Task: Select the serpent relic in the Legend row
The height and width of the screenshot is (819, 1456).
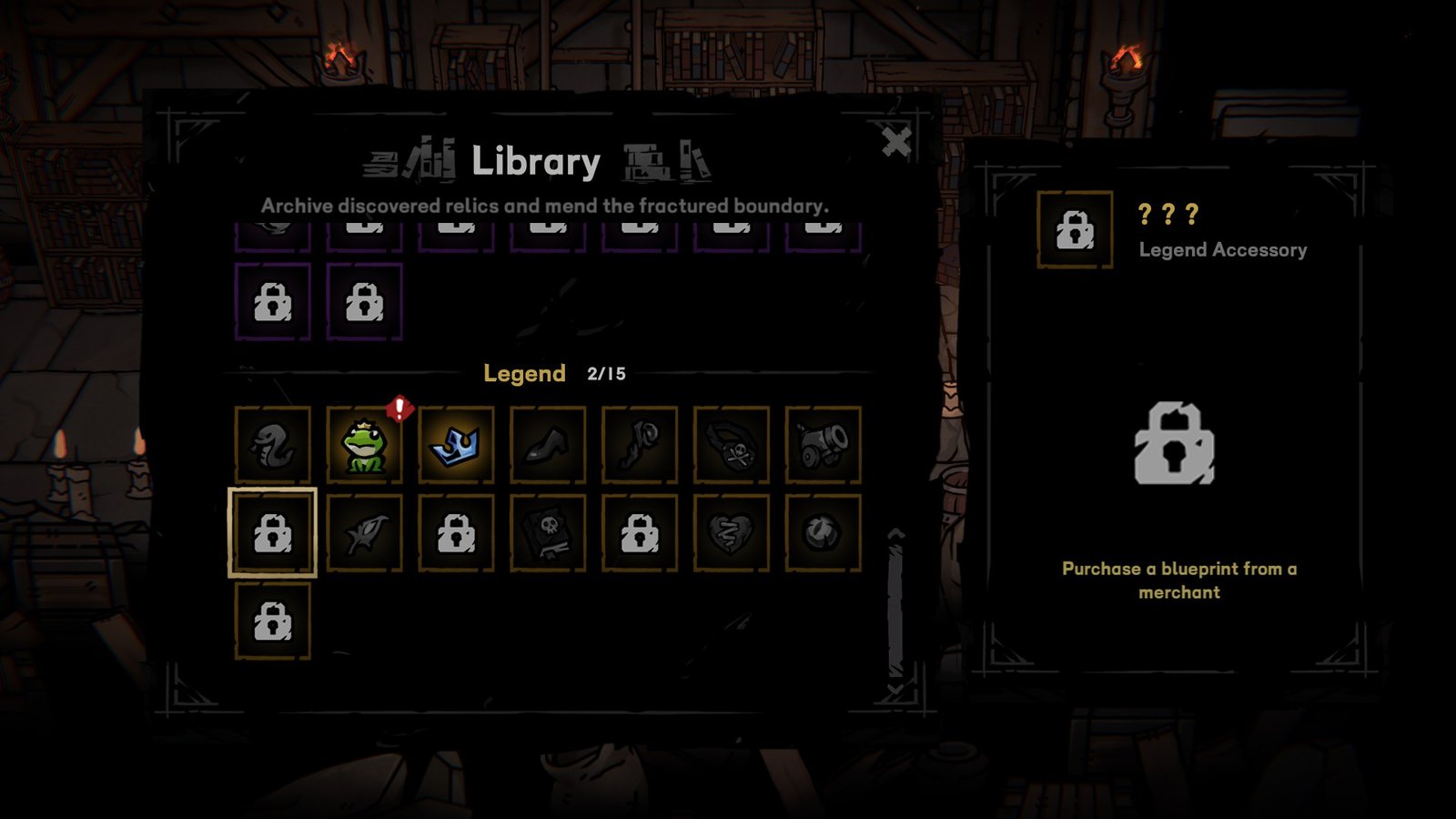Action: click(x=271, y=446)
